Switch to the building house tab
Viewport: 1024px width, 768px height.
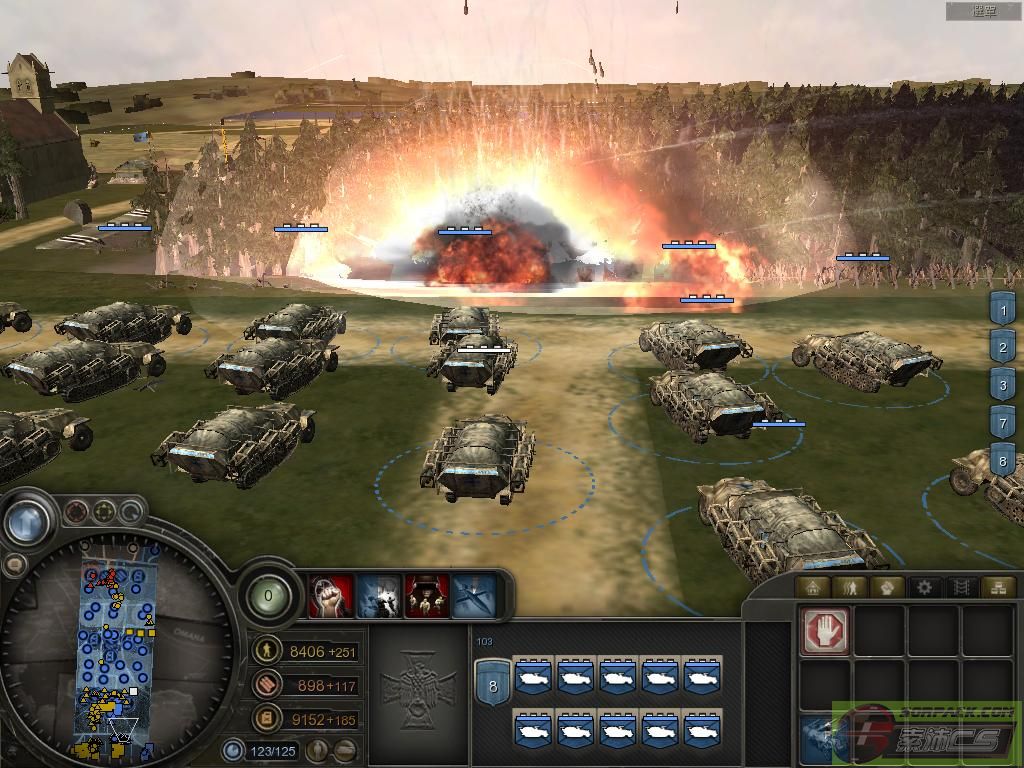click(814, 587)
